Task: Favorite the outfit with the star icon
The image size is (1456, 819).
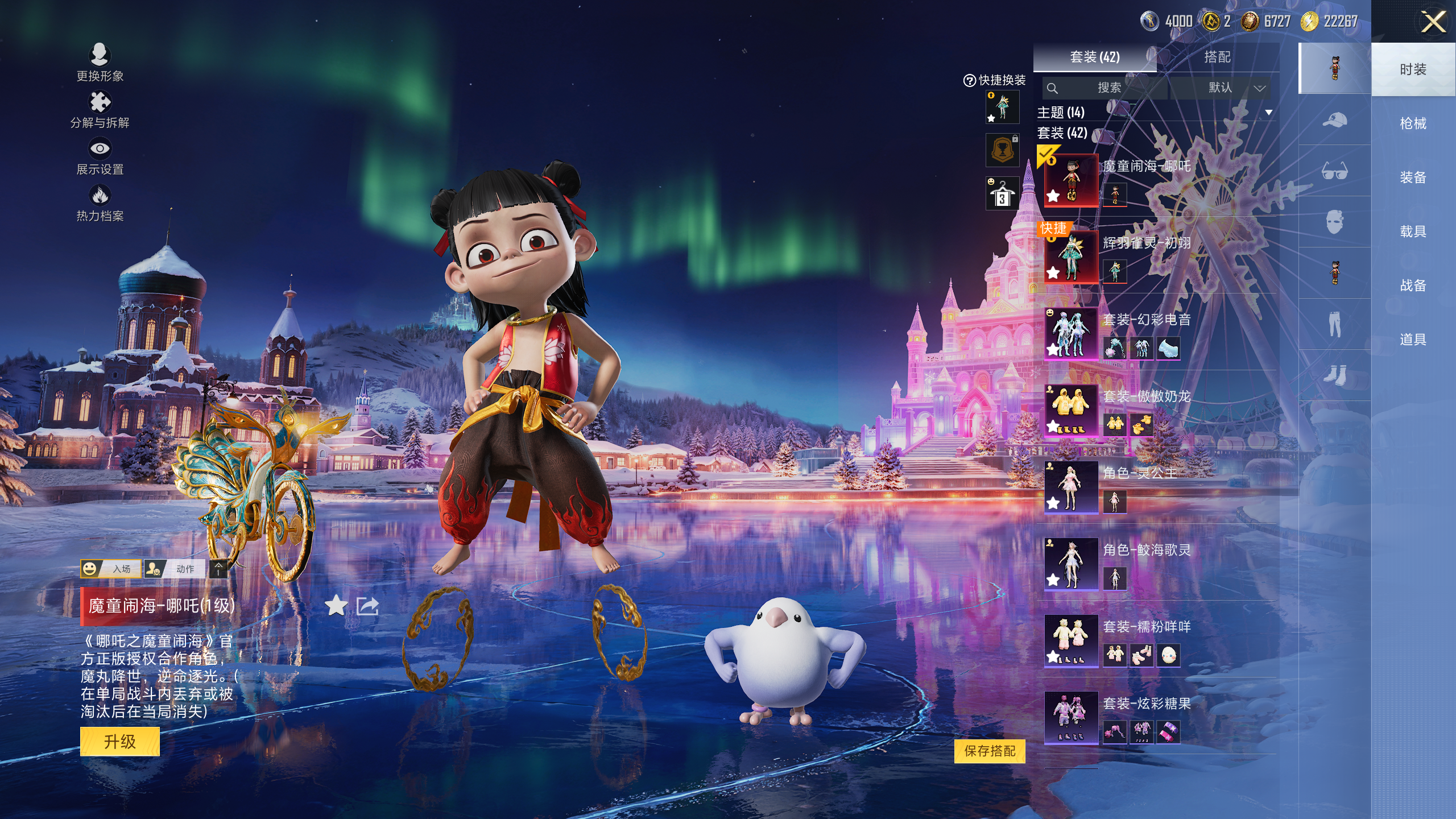Action: point(336,606)
